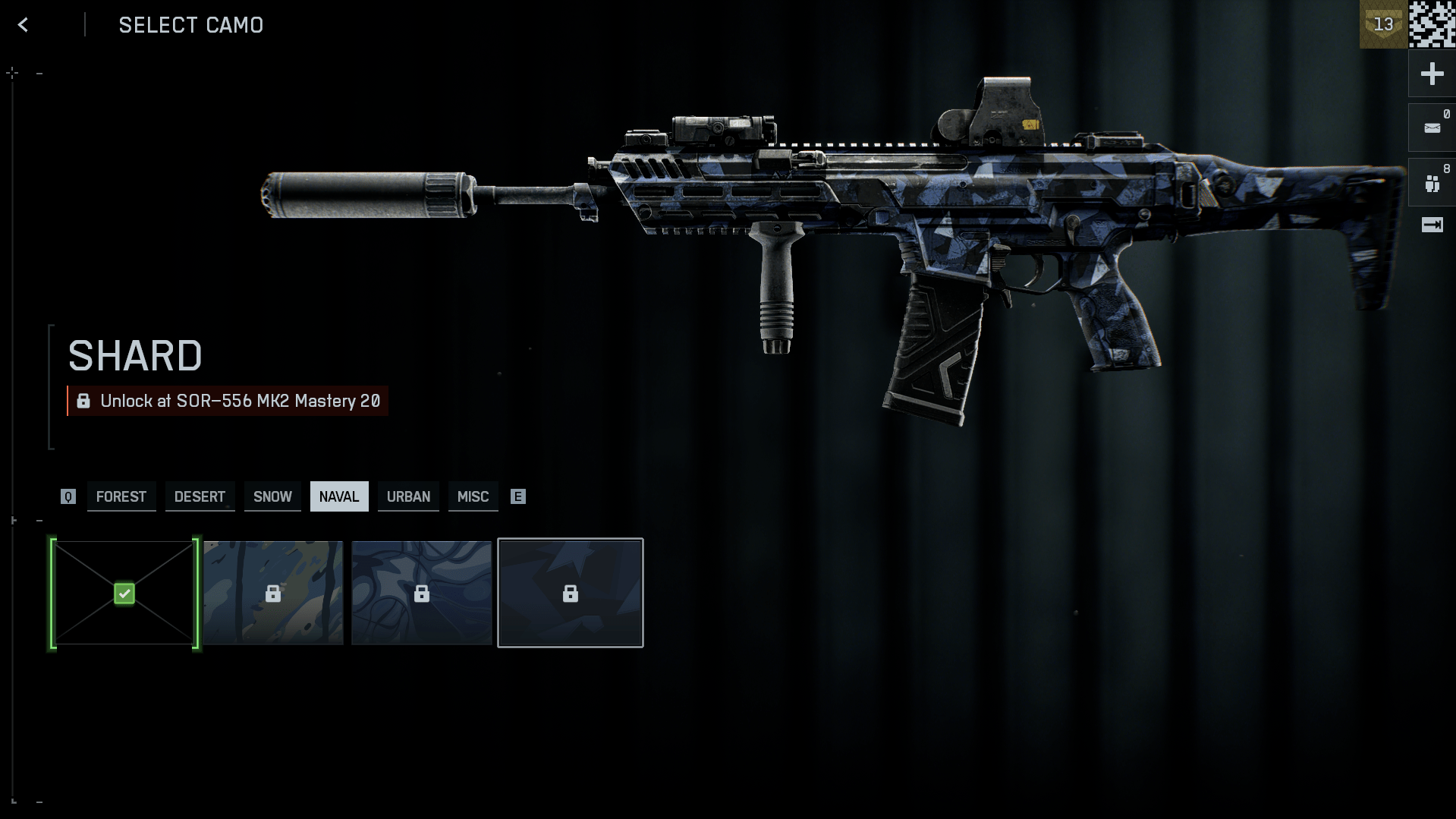The height and width of the screenshot is (819, 1456).
Task: Open the mail inbox icon
Action: pos(1432,128)
